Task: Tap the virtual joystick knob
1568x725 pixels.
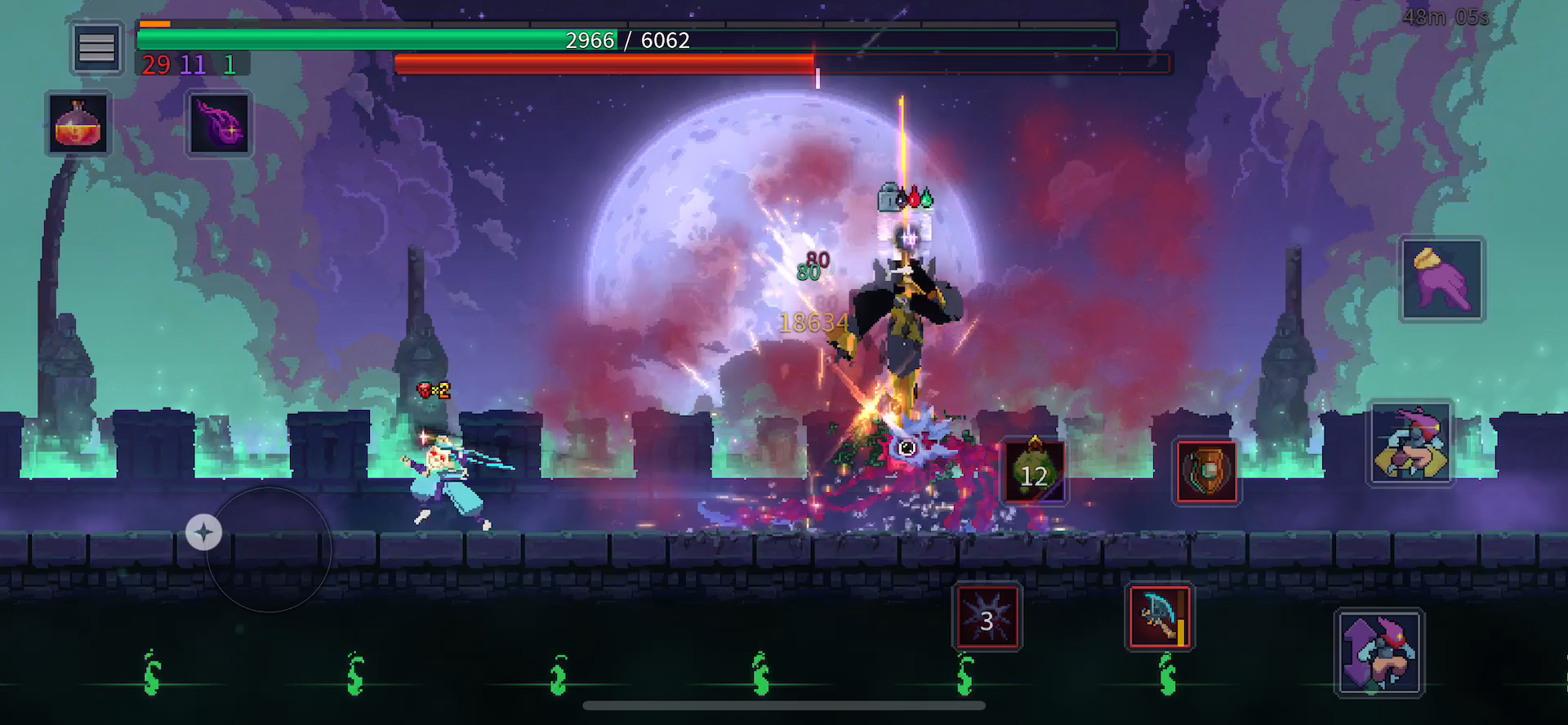Action: (203, 532)
